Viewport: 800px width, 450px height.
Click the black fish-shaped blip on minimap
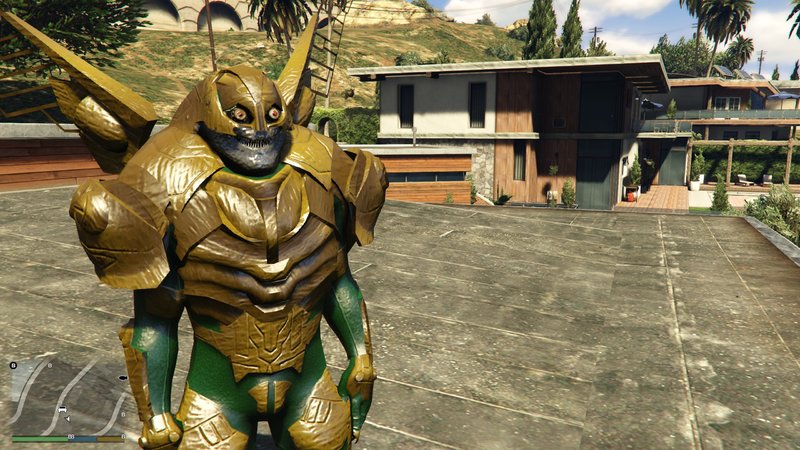[122, 378]
